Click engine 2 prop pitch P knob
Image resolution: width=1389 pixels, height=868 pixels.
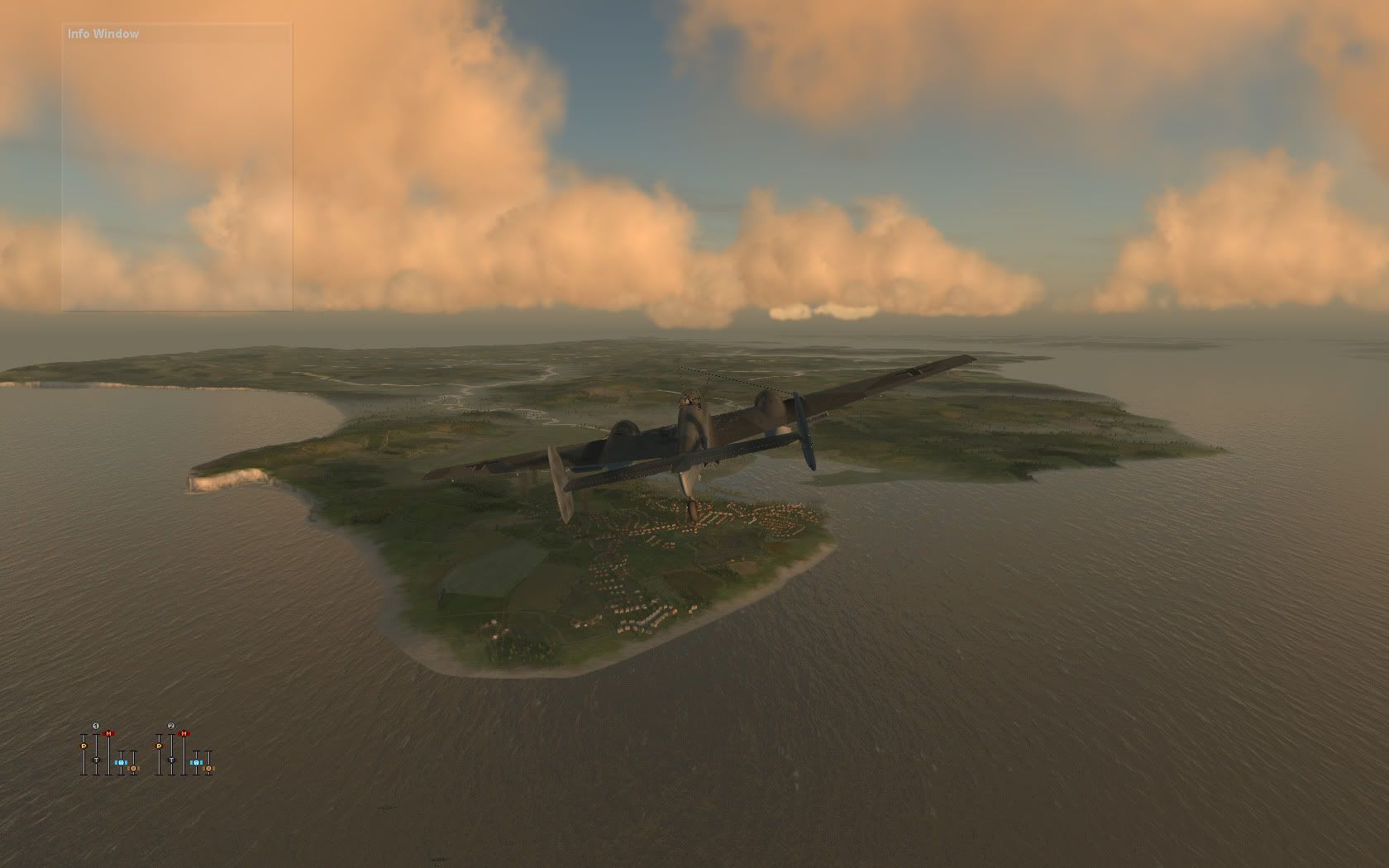(159, 746)
